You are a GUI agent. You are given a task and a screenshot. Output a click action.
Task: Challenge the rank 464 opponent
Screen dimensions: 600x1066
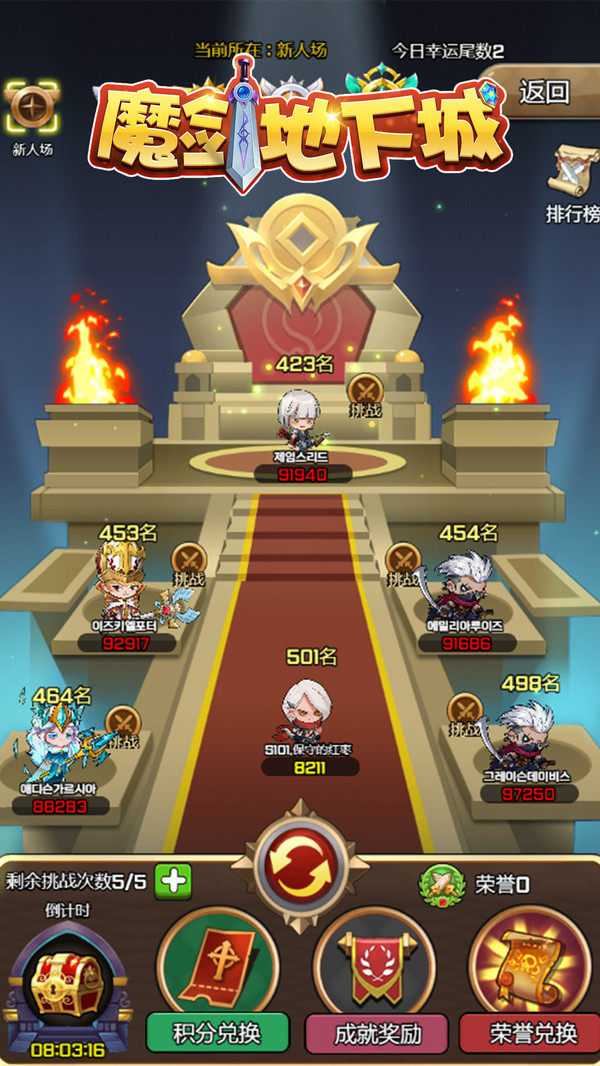[122, 727]
